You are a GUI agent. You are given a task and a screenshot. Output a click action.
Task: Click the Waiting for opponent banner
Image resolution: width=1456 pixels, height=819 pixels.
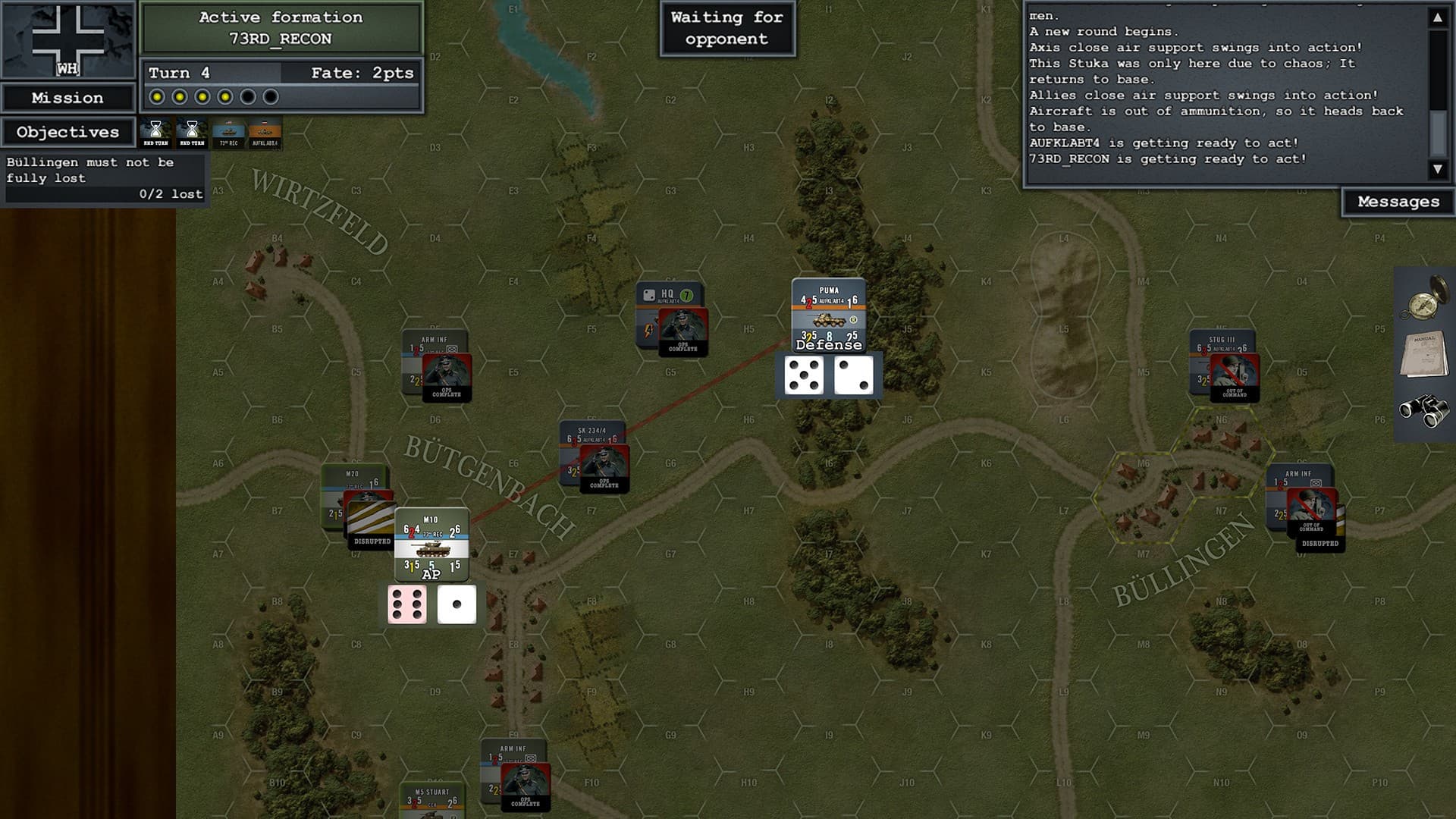(x=726, y=28)
